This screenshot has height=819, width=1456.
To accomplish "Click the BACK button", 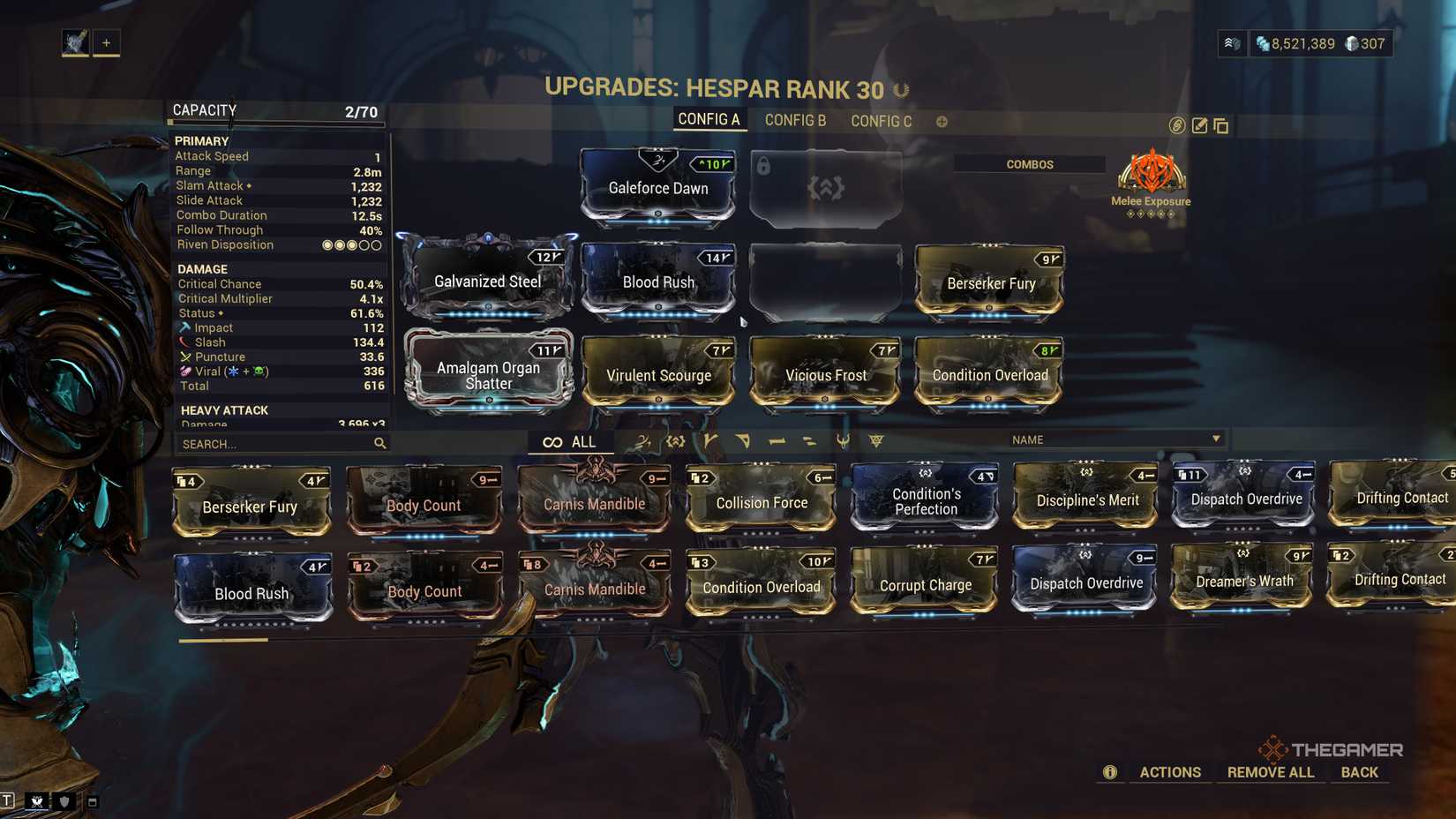I will pyautogui.click(x=1359, y=771).
